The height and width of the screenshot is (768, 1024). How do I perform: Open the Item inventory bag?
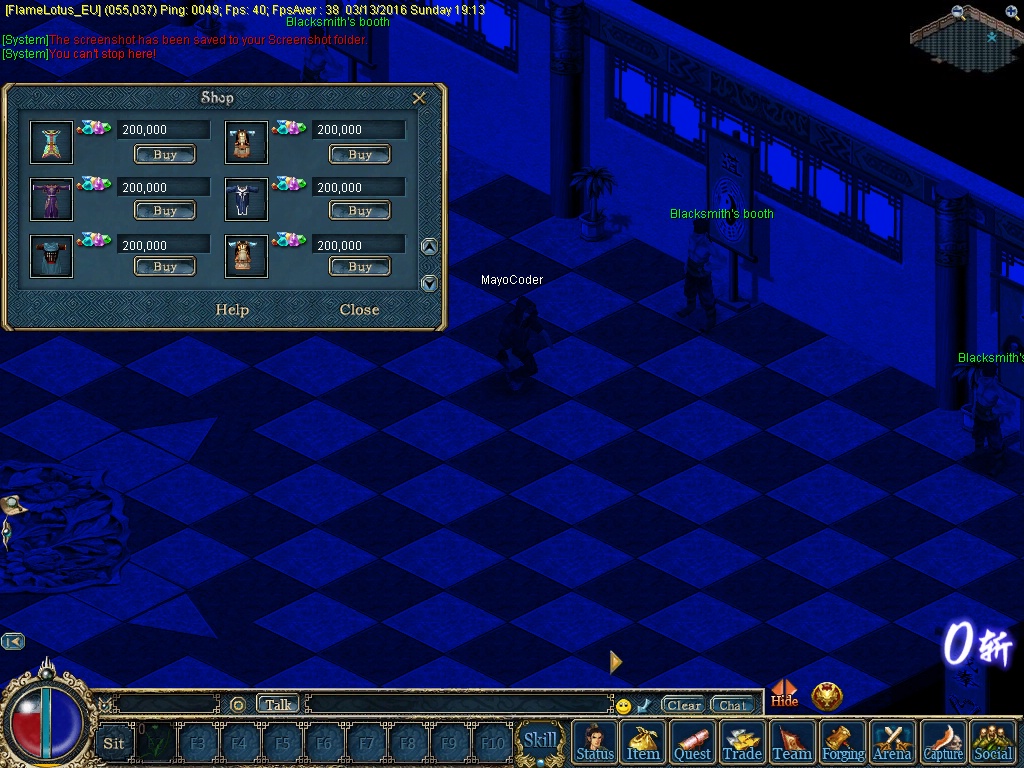point(643,743)
